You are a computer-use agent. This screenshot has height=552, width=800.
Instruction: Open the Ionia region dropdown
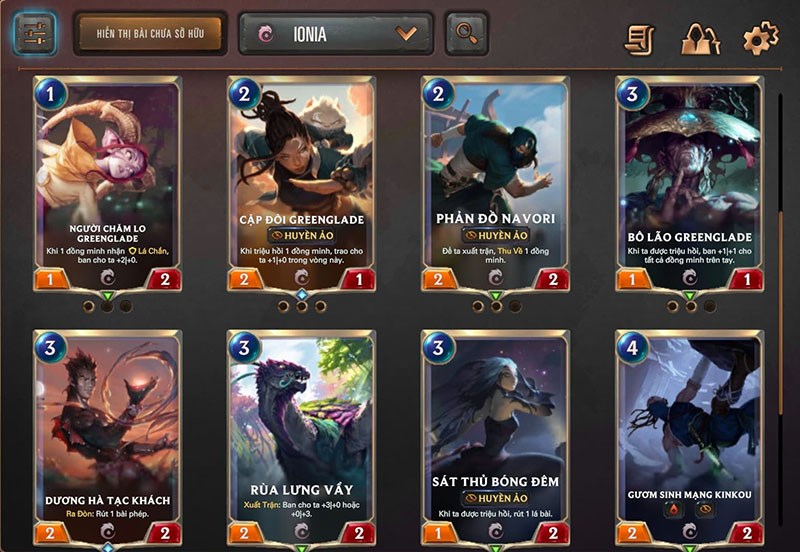click(336, 33)
